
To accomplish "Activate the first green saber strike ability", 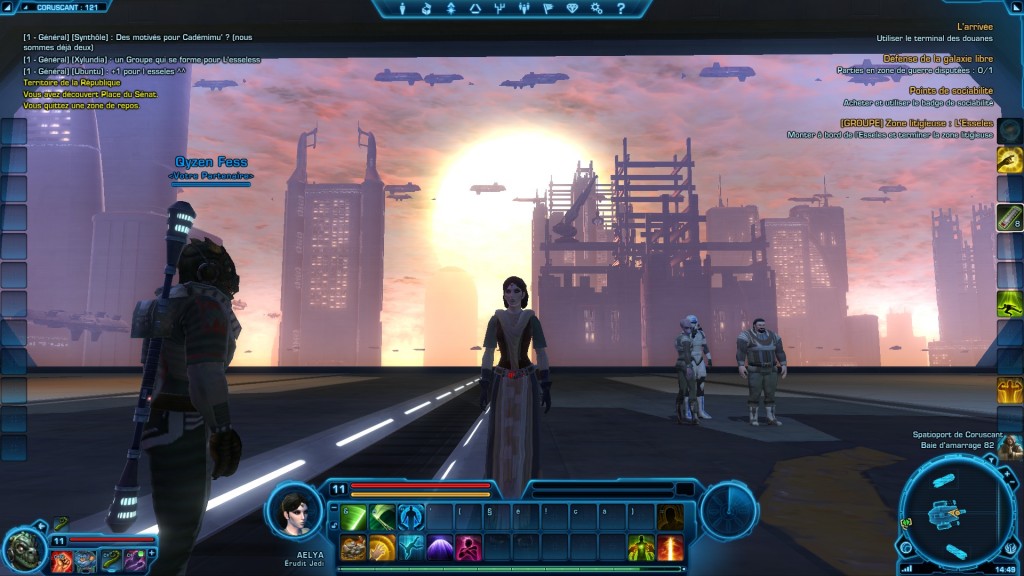I will [x=353, y=517].
